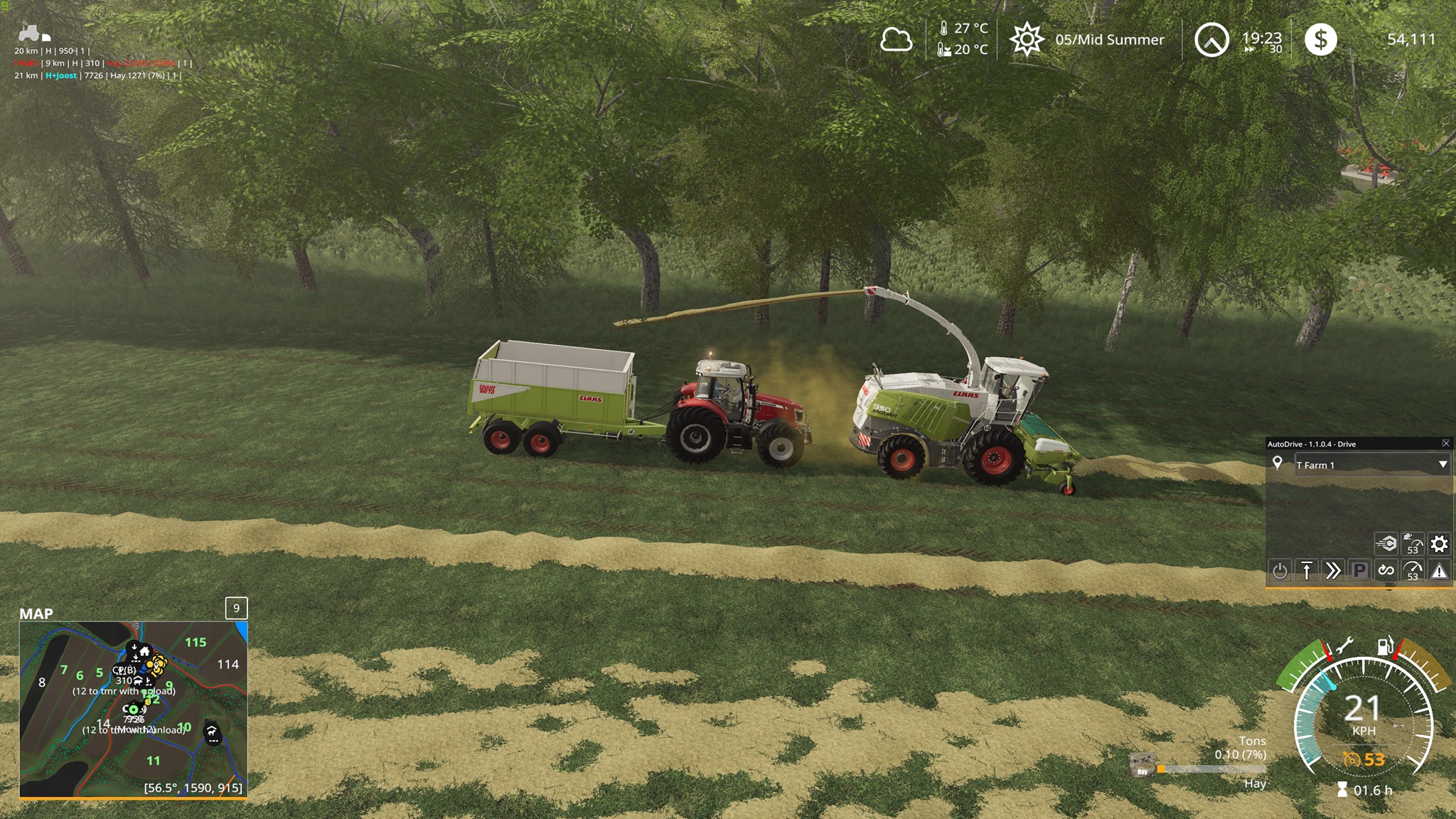Screen dimensions: 1456x819
Task: Click the AutoDrive course recorder C icon
Action: pyautogui.click(x=1386, y=544)
